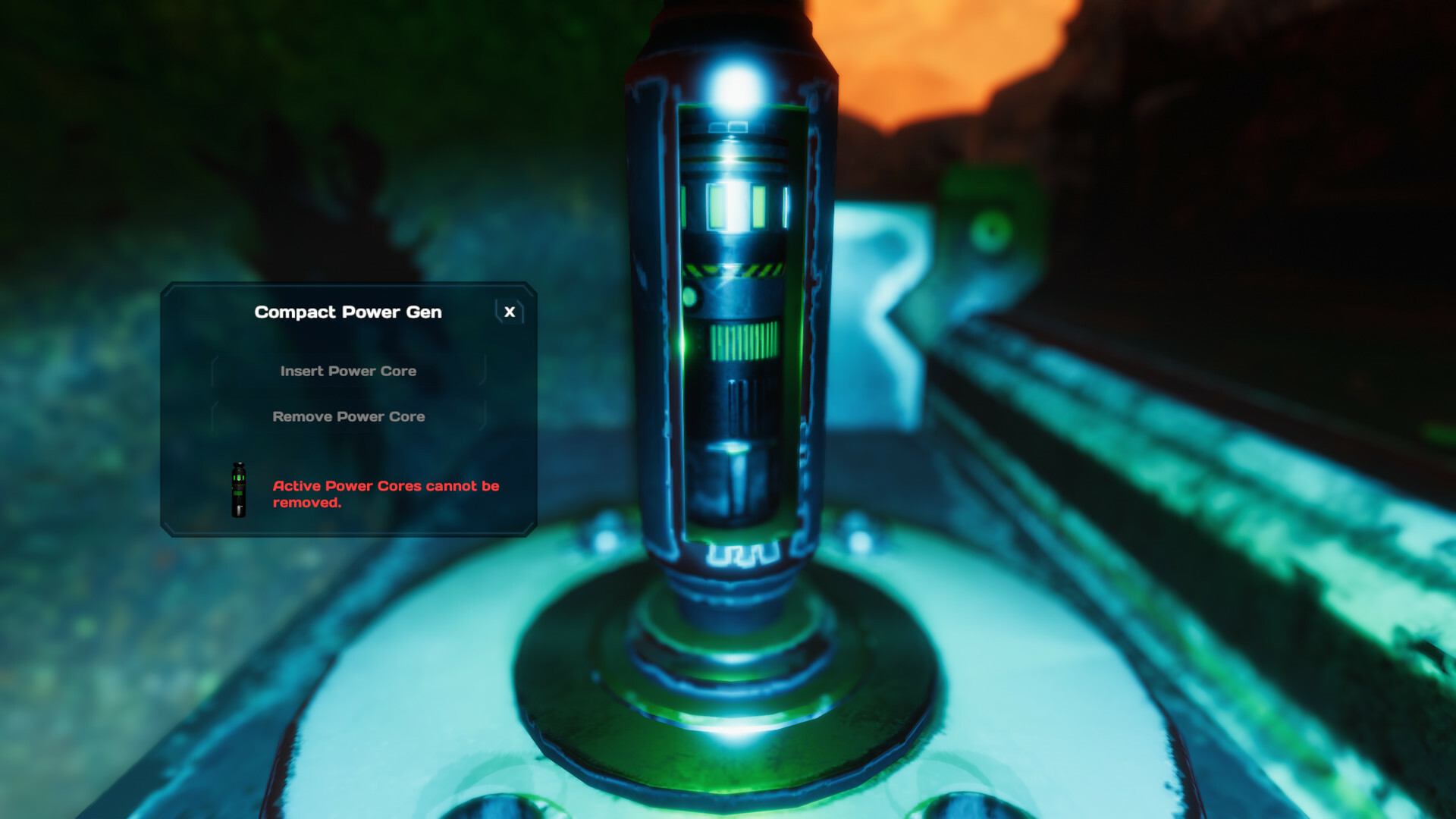Image resolution: width=1456 pixels, height=819 pixels.
Task: Click the Remove Power Core option
Action: click(348, 416)
